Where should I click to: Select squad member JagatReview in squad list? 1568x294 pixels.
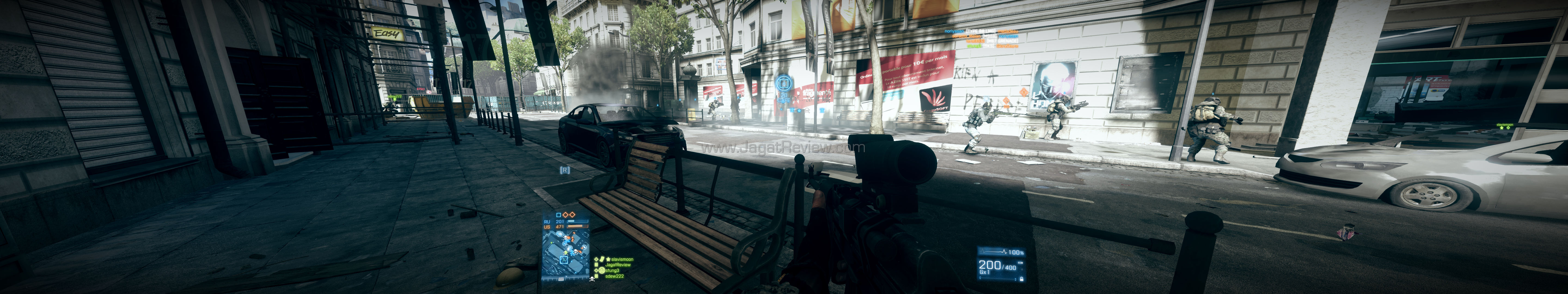coord(618,265)
